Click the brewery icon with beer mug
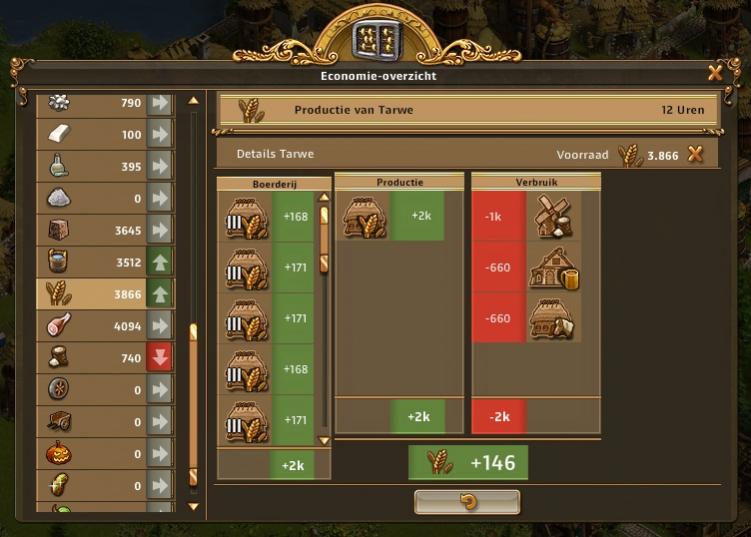The width and height of the screenshot is (751, 537). 552,268
